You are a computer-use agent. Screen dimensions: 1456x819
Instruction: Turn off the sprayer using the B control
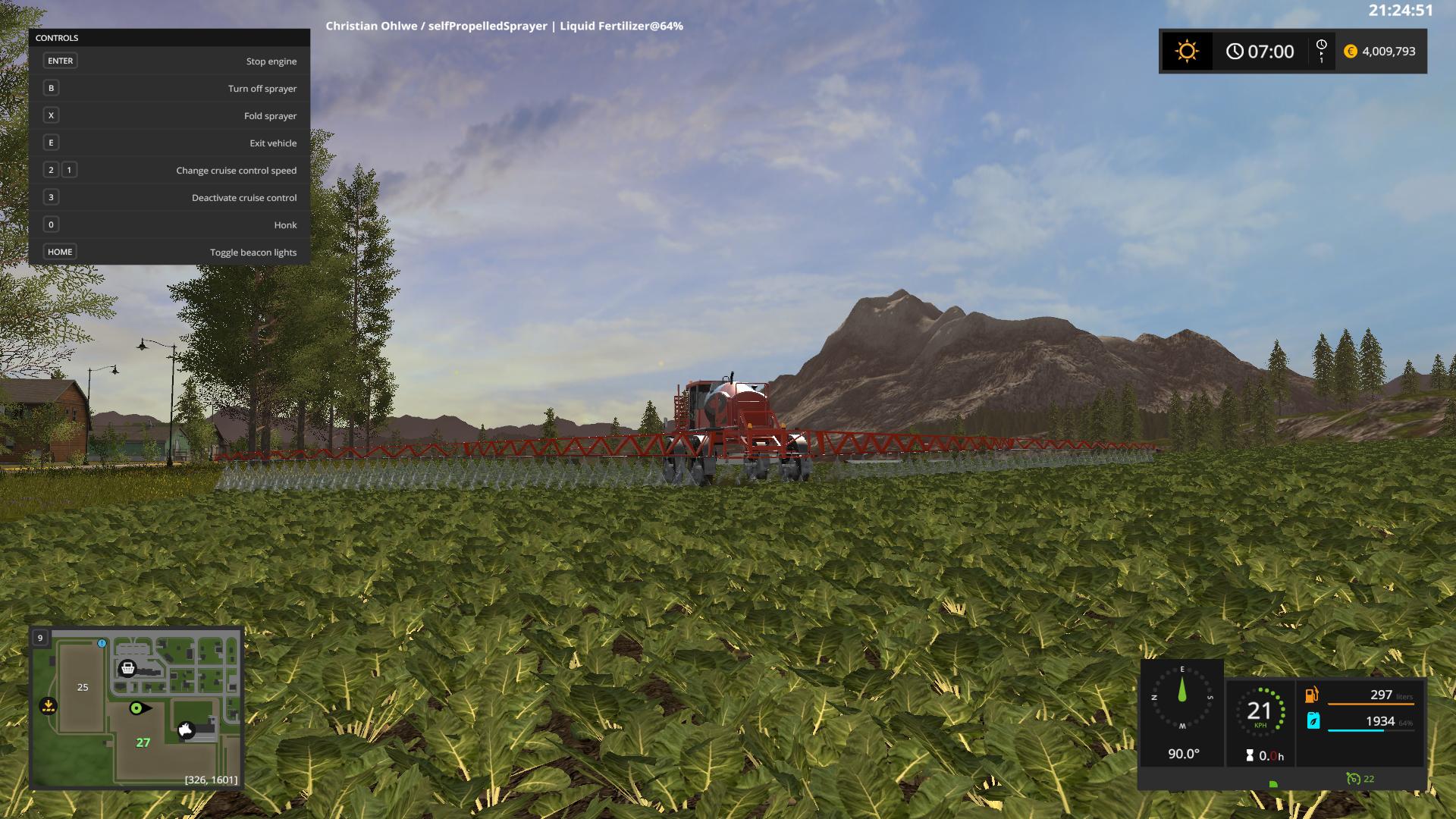(x=50, y=88)
